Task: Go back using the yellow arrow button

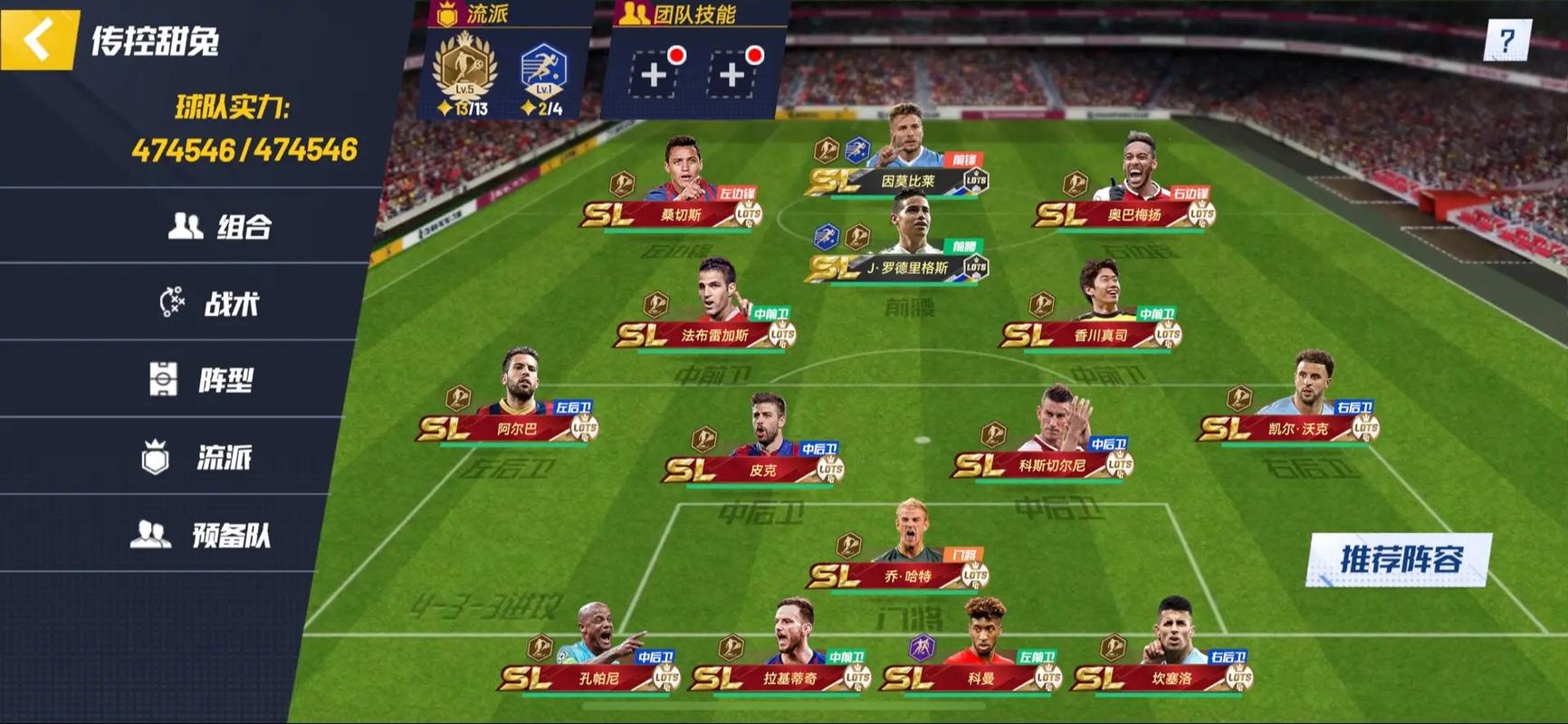Action: 38,39
